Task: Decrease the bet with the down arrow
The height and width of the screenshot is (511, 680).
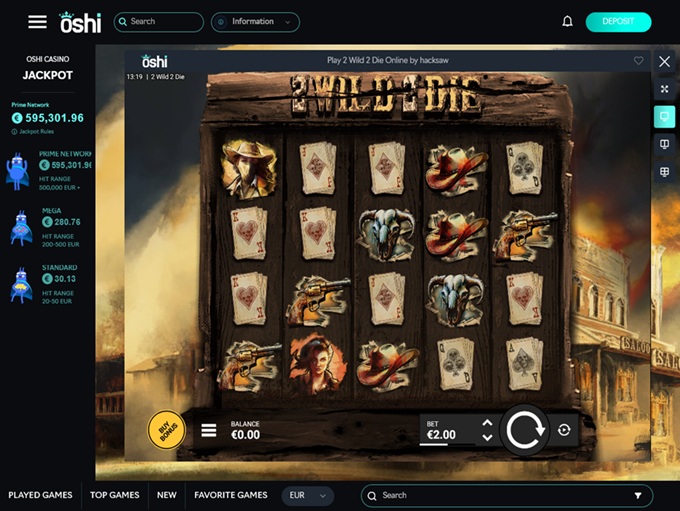Action: coord(487,438)
